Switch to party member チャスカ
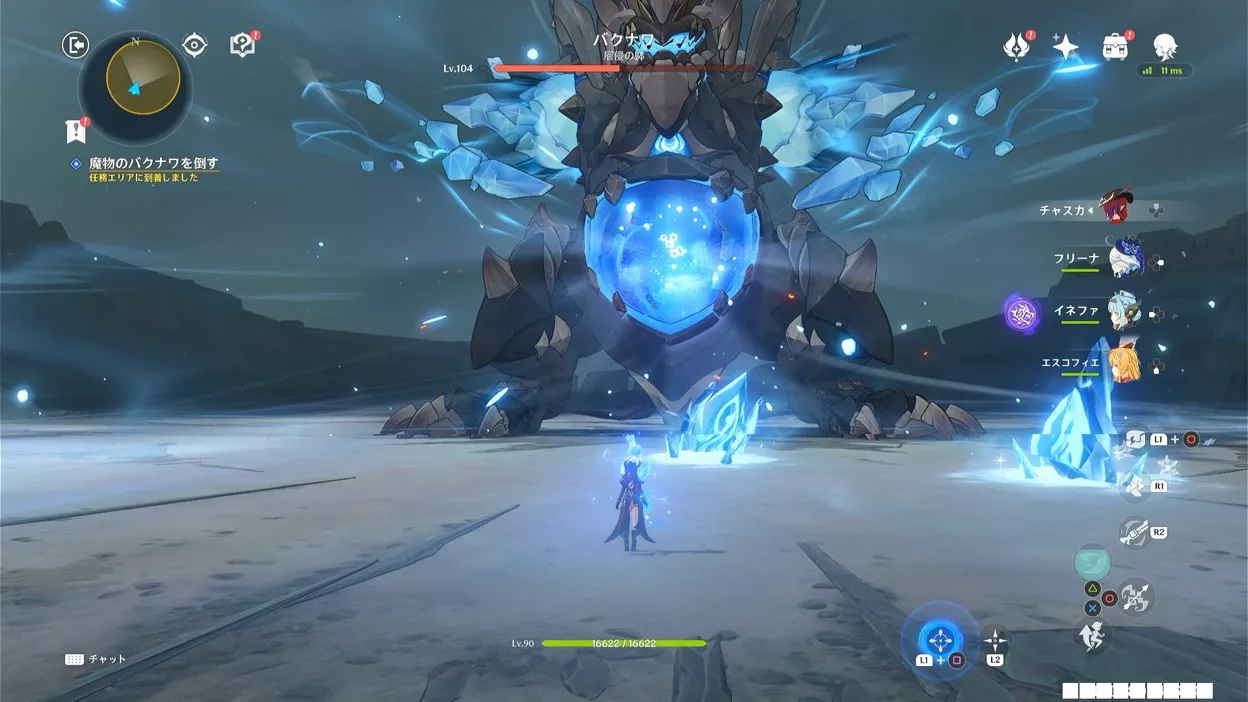 1118,210
